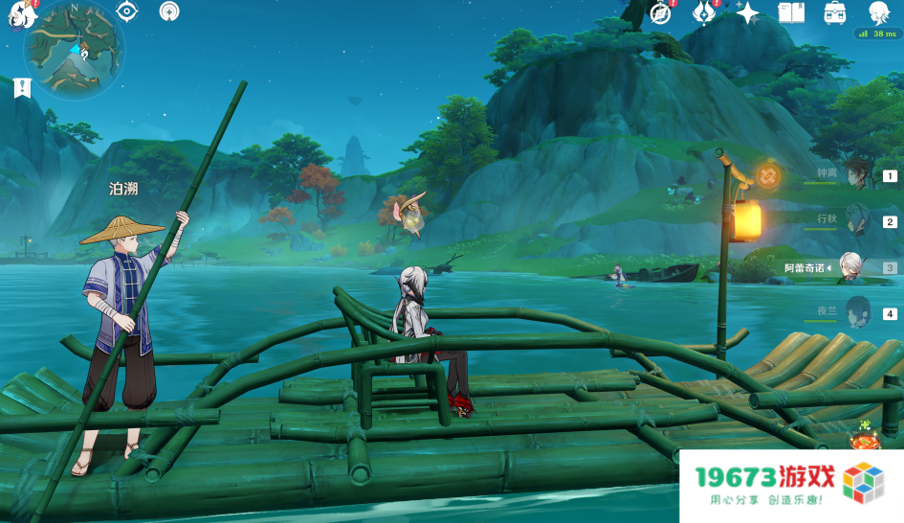
Task: Activate the eye-shaped elemental sight icon
Action: pos(127,11)
